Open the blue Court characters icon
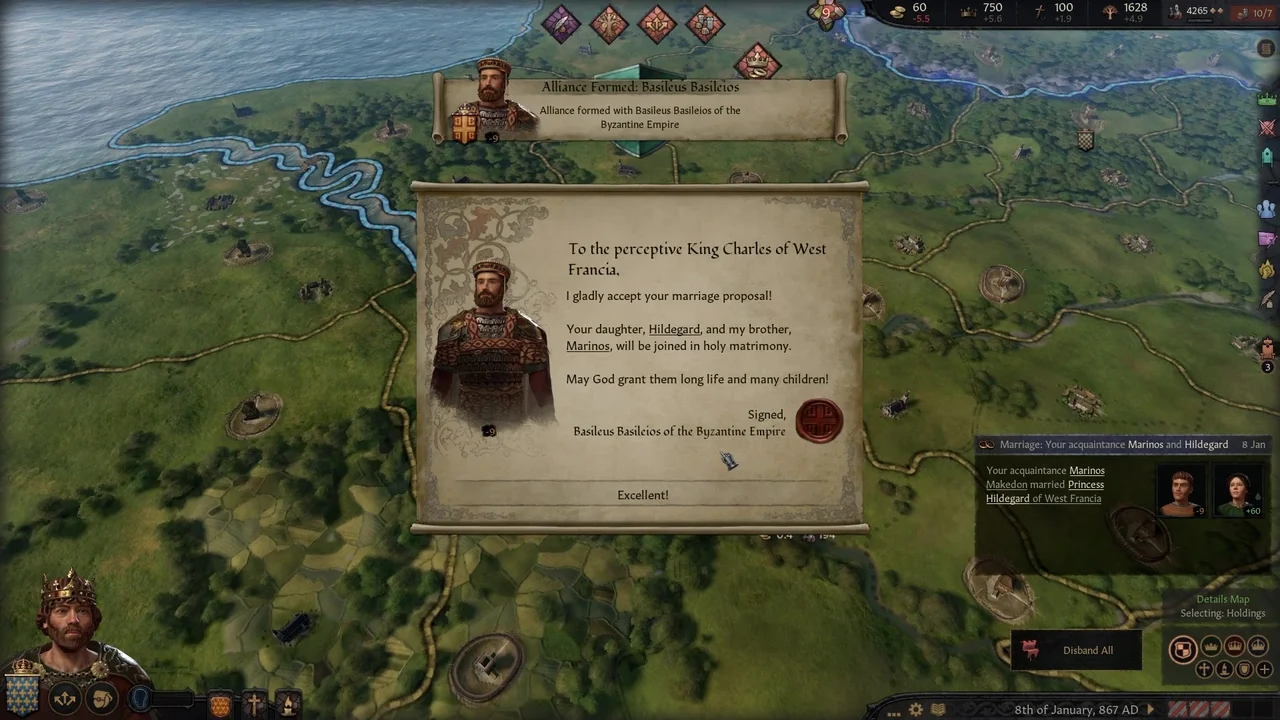 [1267, 208]
